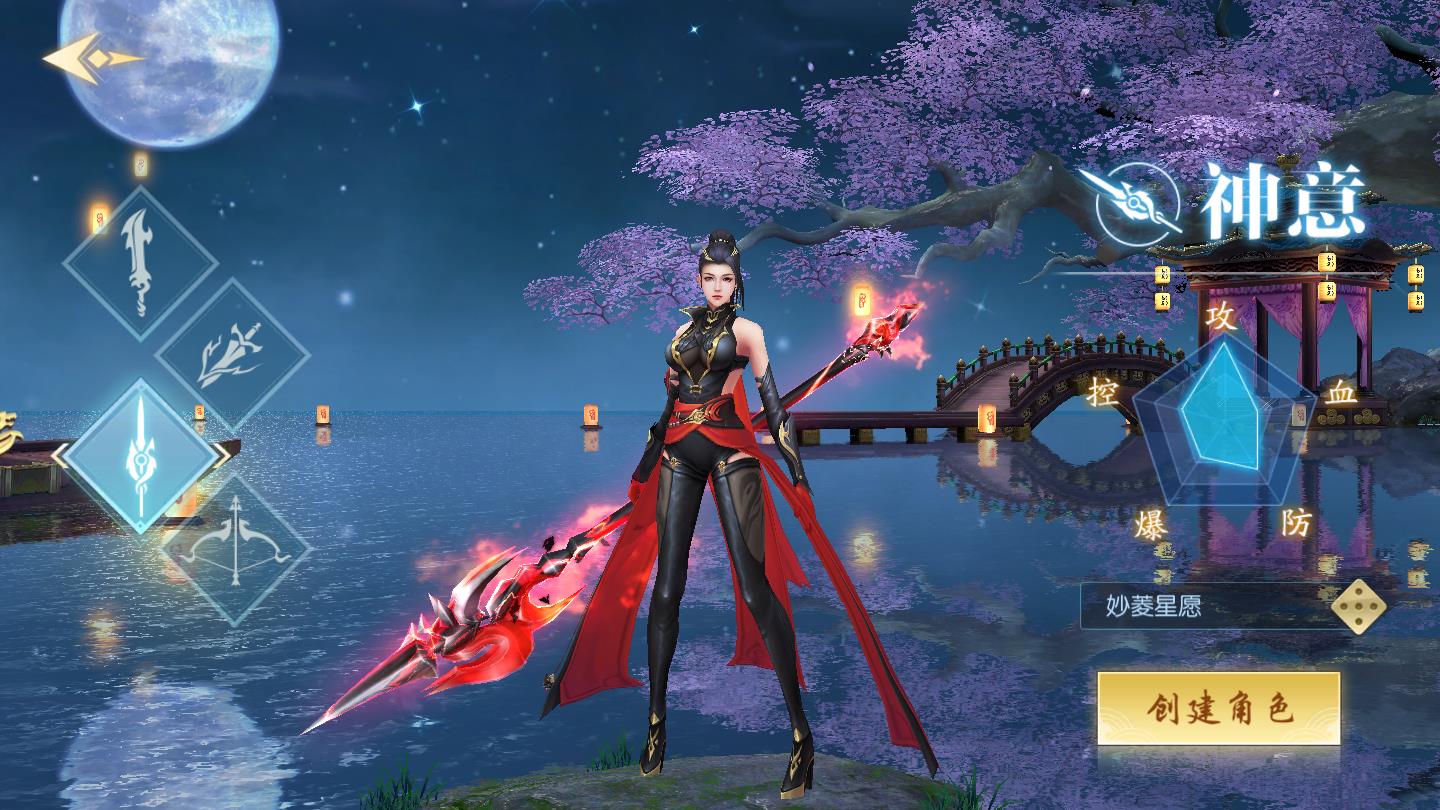The image size is (1440, 810).
Task: Select the highlighted spear class diamond
Action: click(140, 455)
